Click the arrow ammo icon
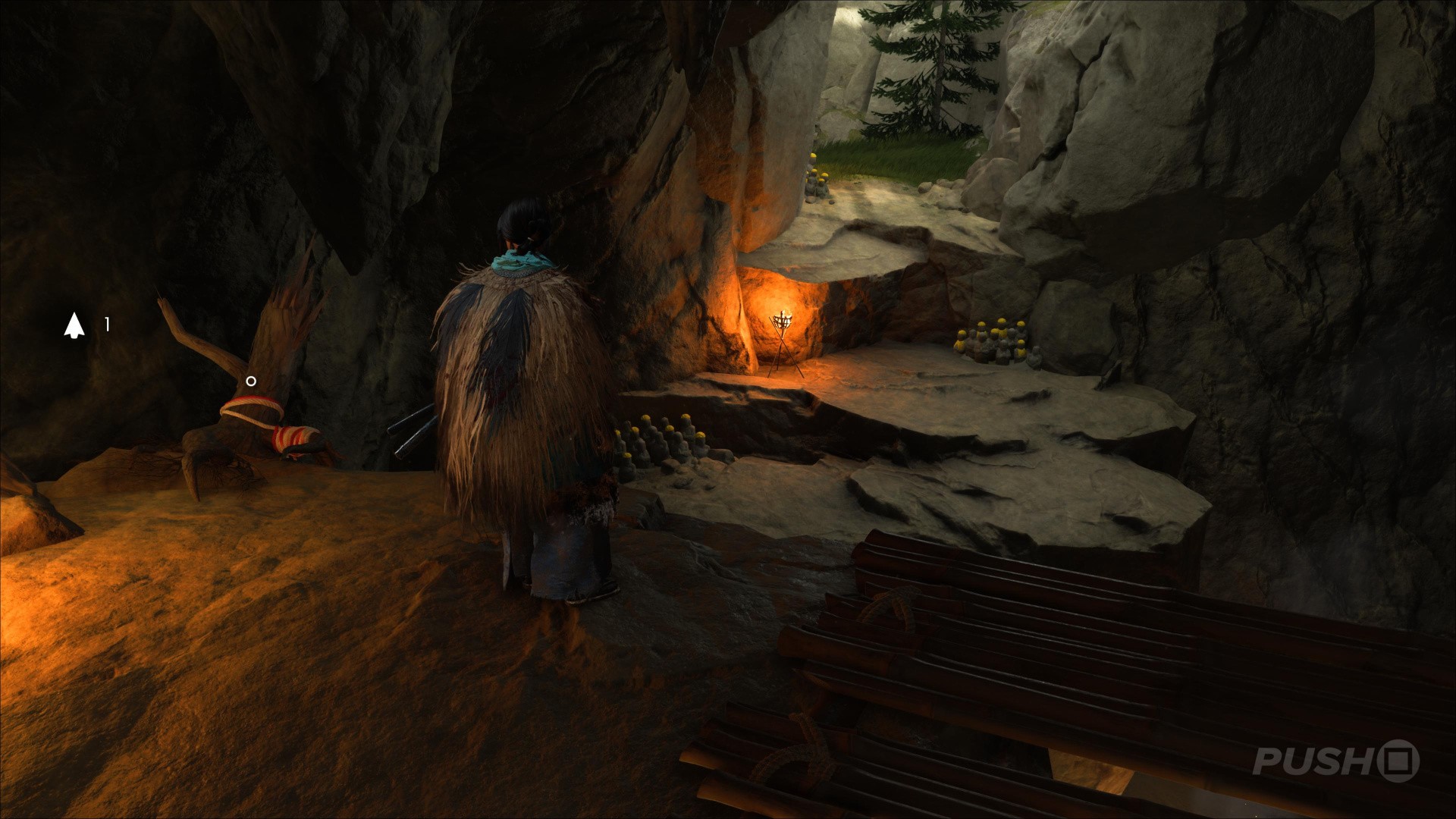The image size is (1456, 819). 74,325
